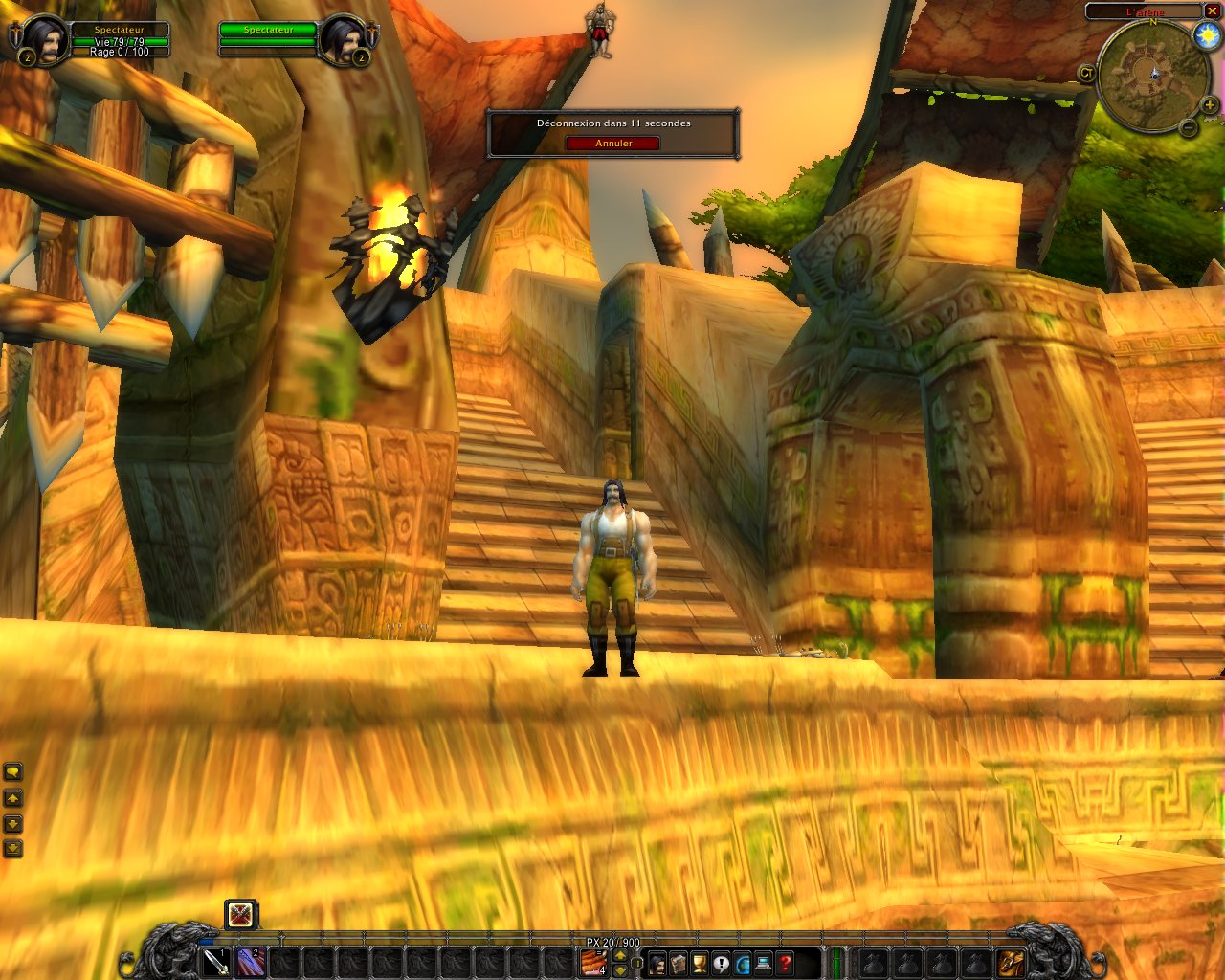
Task: Select the player portrait frame
Action: (43, 40)
